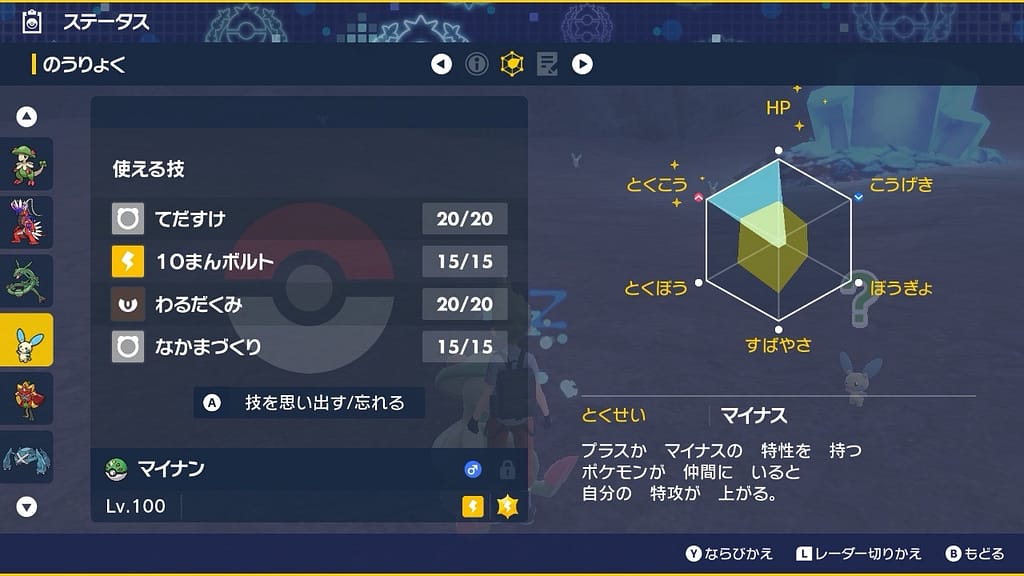Click the party list up arrow
This screenshot has height=576, width=1024.
coord(27,117)
